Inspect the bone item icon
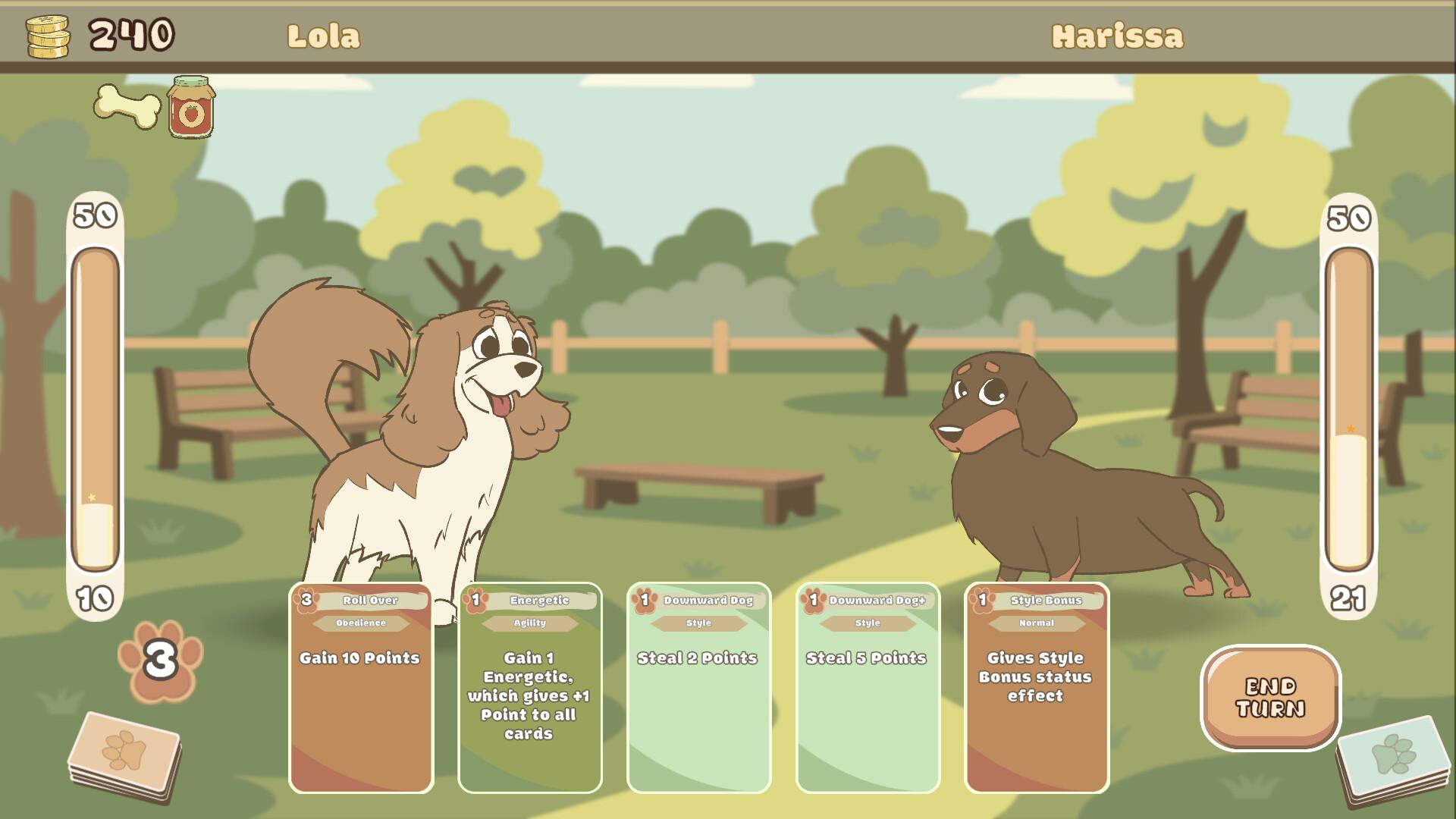Image resolution: width=1456 pixels, height=819 pixels. click(127, 106)
